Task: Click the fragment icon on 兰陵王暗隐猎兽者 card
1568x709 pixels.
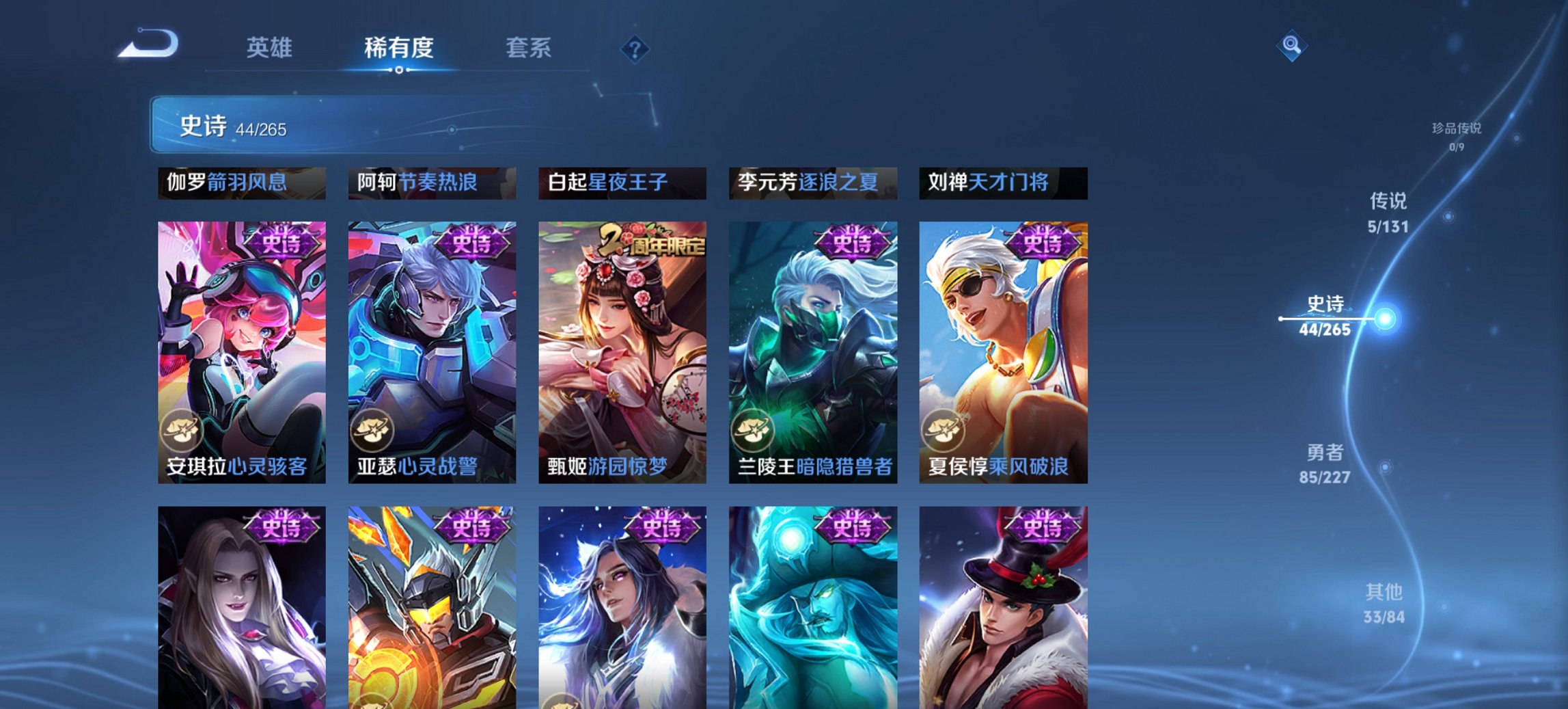Action: (754, 429)
